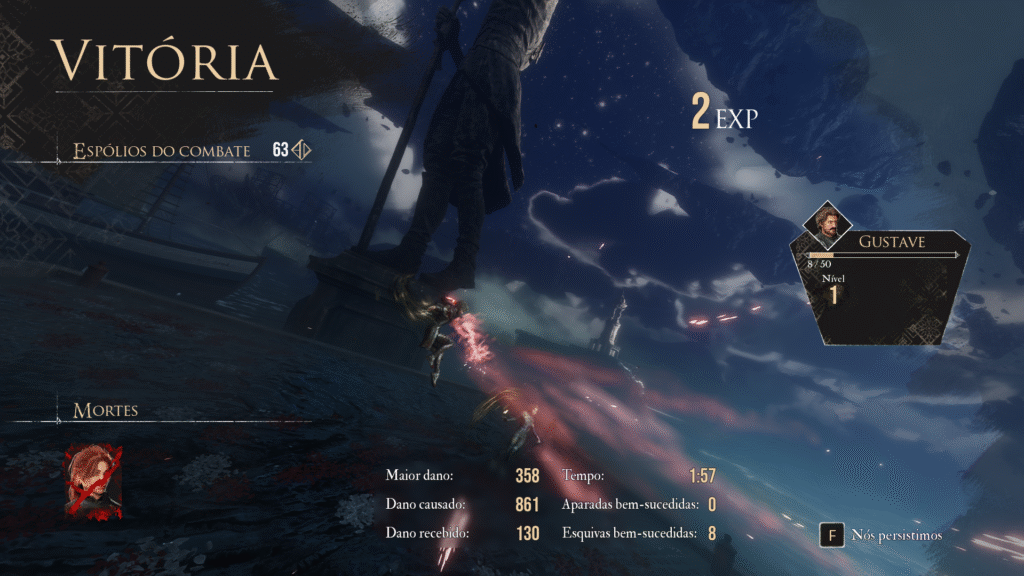Click Gustave's diamond portrait icon
1024x576 pixels.
click(828, 229)
